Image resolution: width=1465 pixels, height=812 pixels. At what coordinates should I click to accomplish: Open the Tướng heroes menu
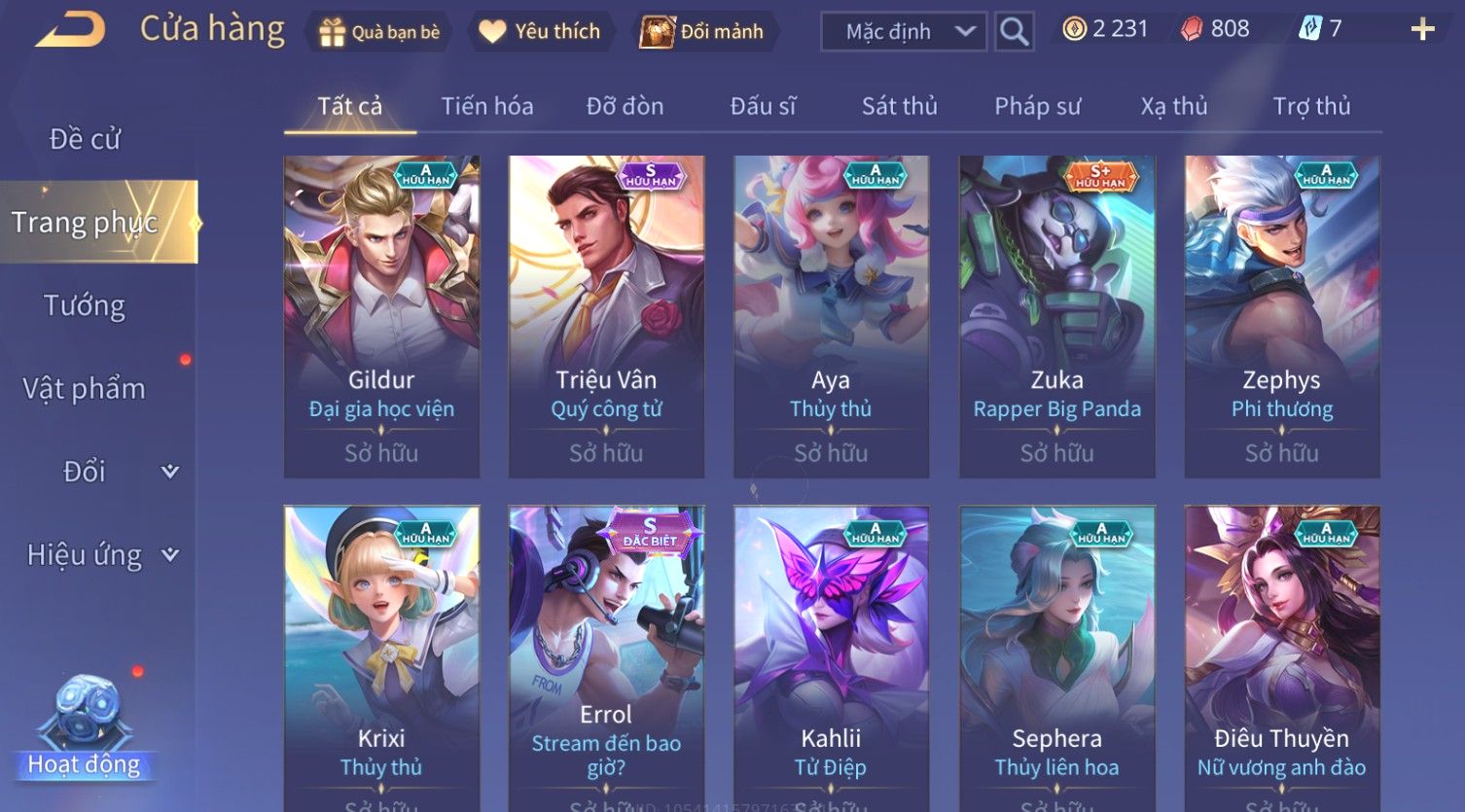[x=85, y=305]
